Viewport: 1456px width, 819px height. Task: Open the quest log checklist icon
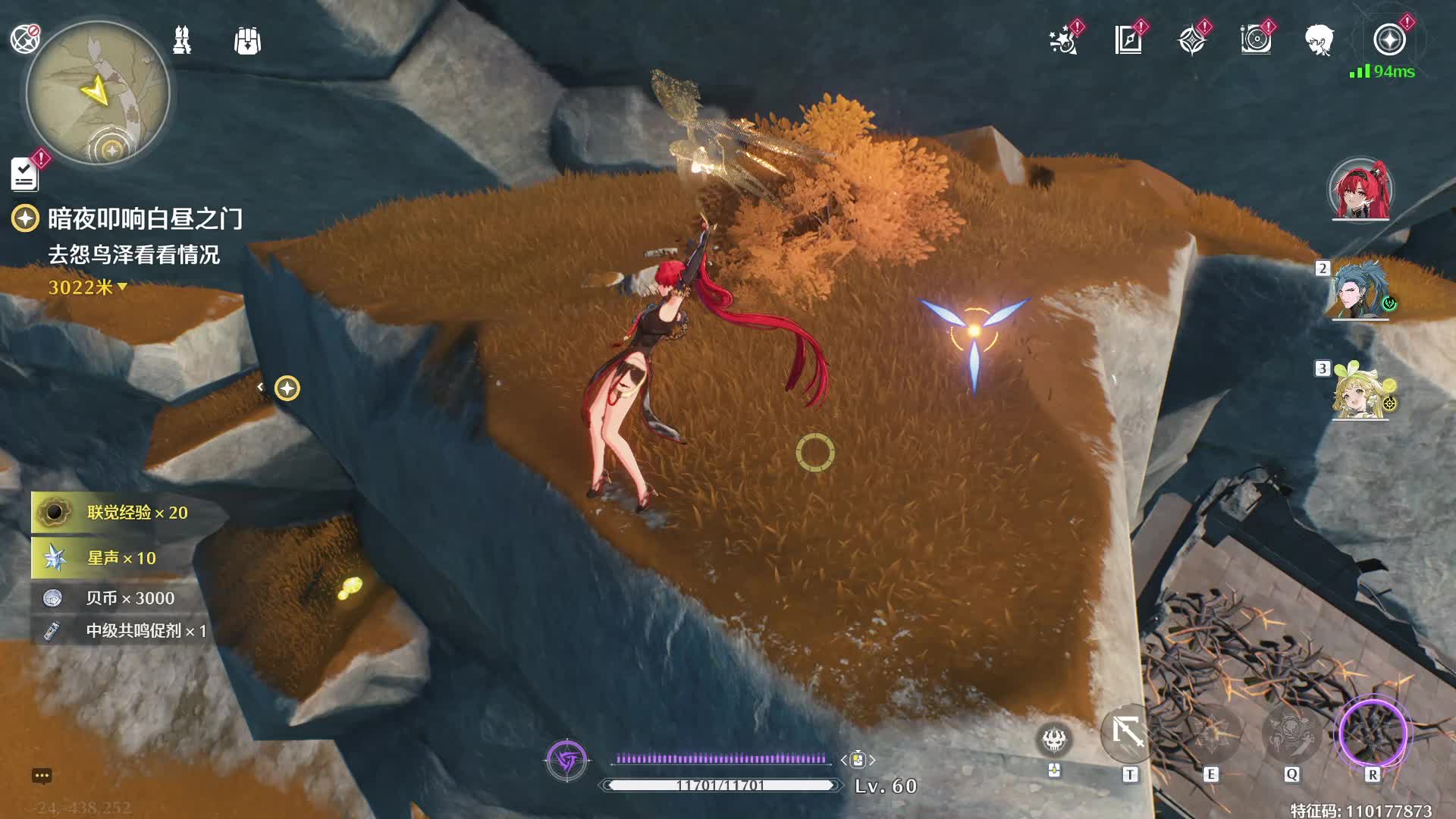pyautogui.click(x=24, y=174)
